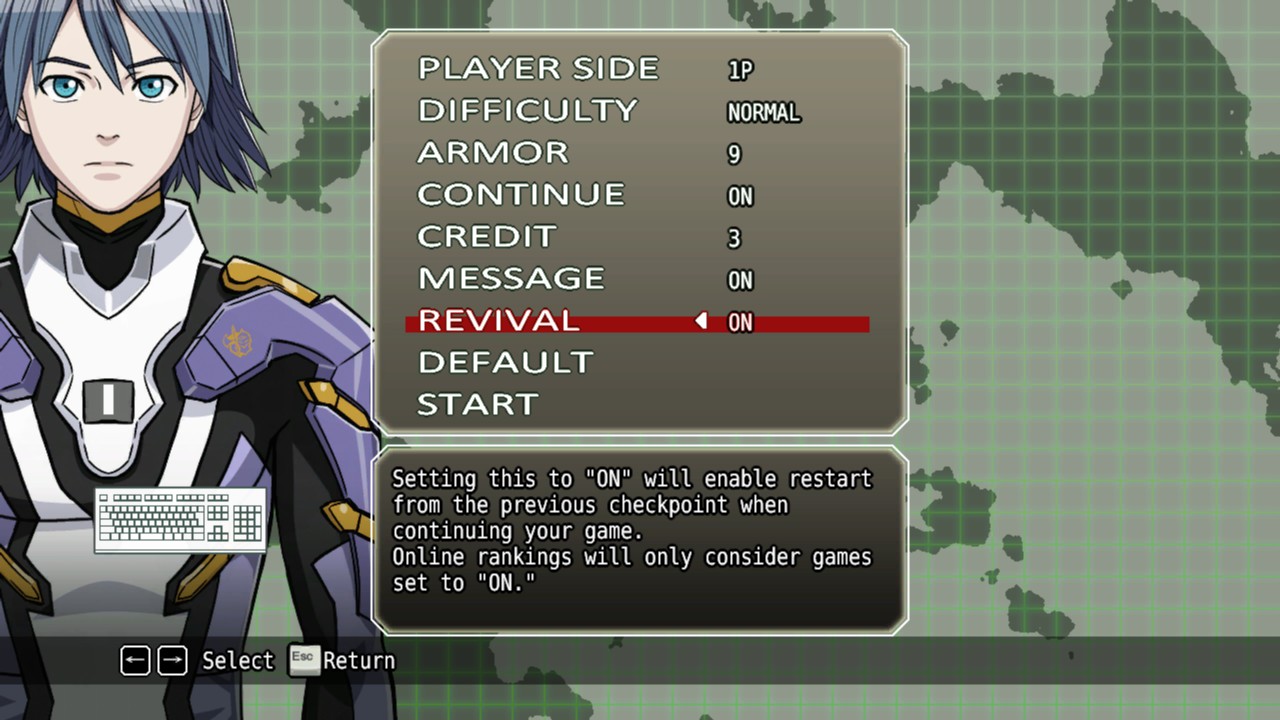Click START to begin the game

(x=478, y=404)
